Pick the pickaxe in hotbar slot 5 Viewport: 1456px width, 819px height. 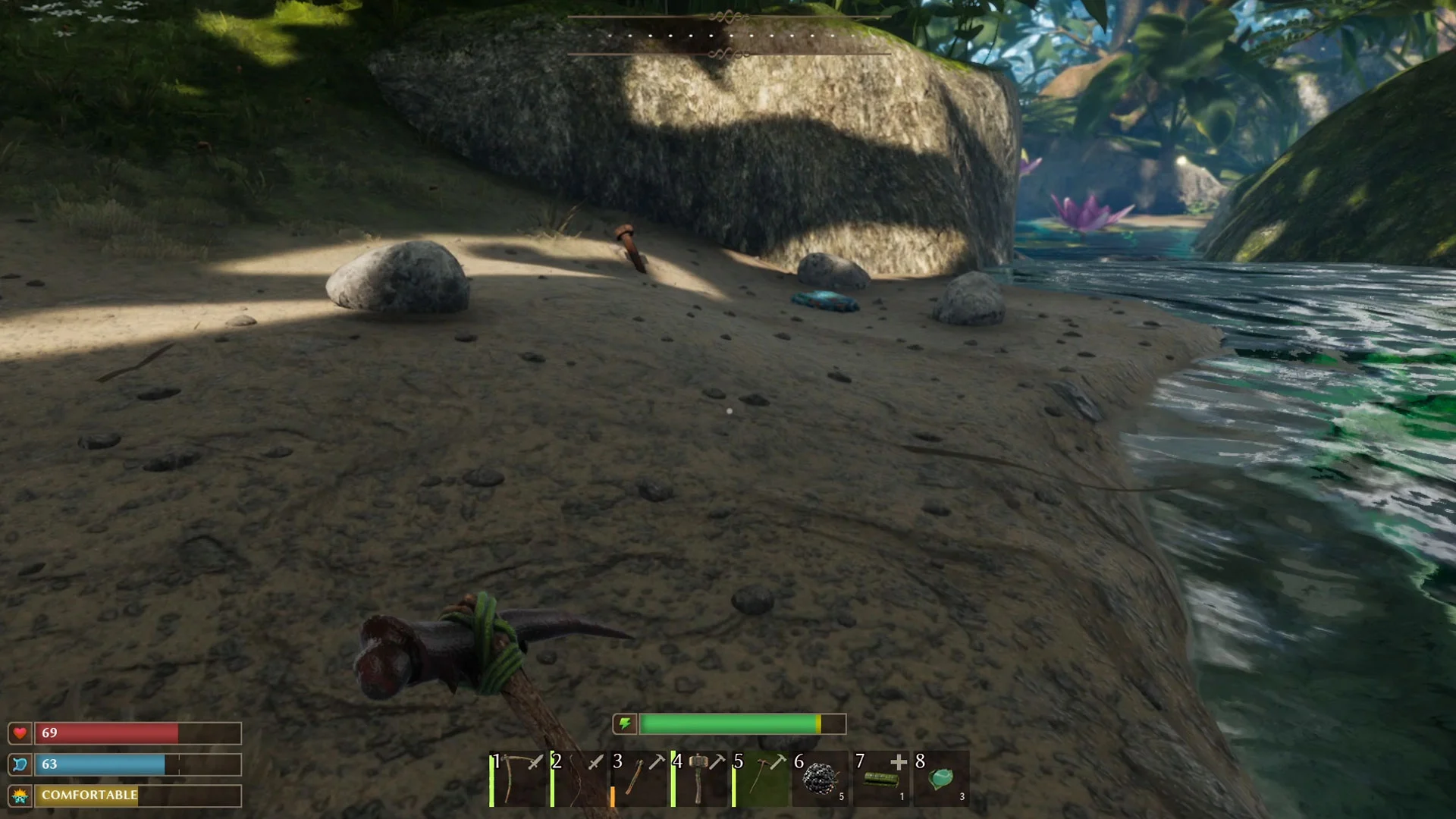tap(760, 779)
